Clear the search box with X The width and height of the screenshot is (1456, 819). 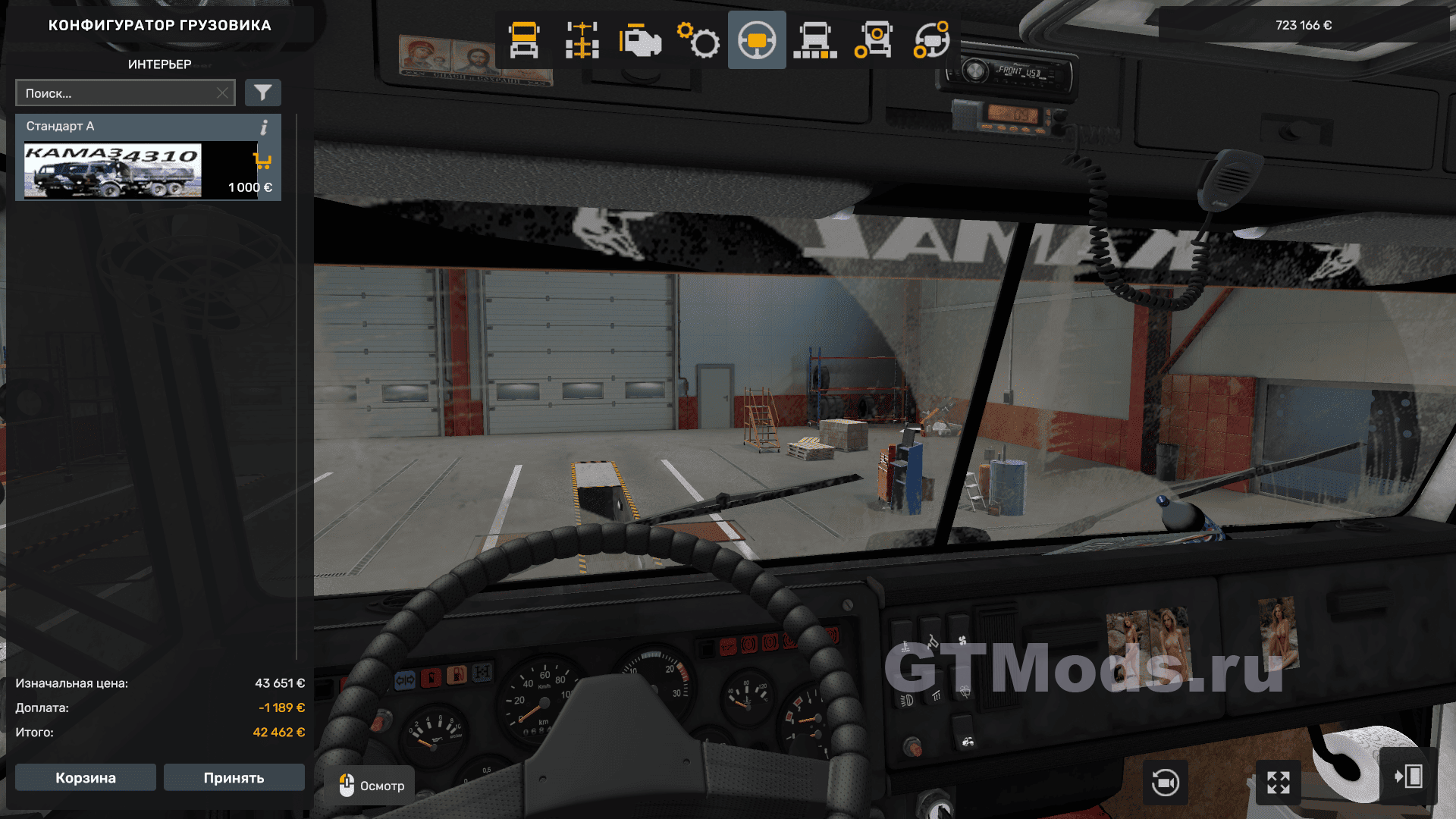click(x=222, y=93)
